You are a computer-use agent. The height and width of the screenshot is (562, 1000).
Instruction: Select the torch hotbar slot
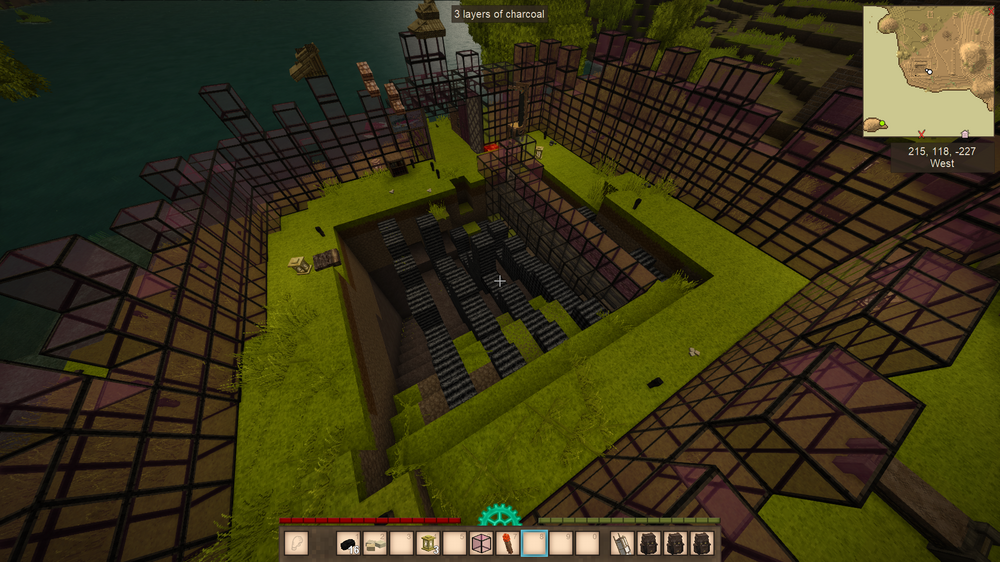[509, 544]
